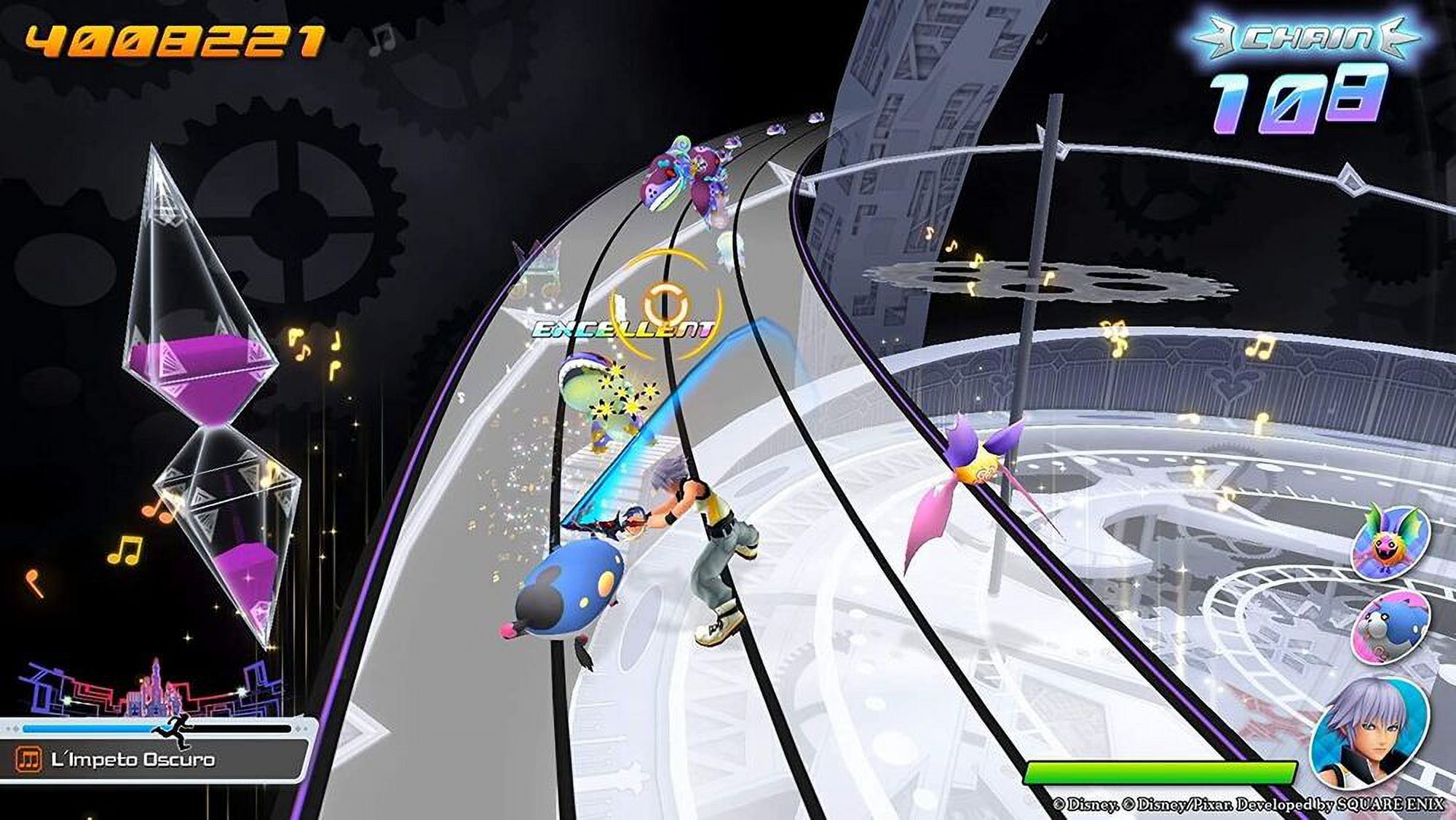Expand the score display reading 4008221
This screenshot has height=820, width=1456.
[175, 40]
